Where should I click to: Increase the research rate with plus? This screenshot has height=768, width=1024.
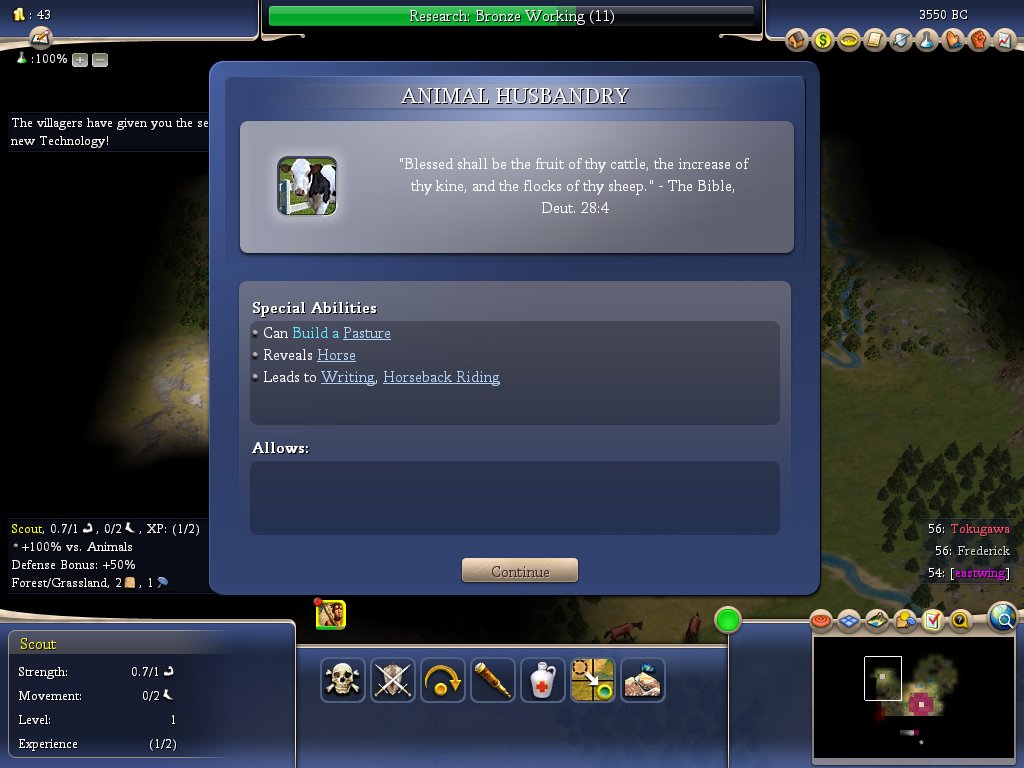coord(80,59)
